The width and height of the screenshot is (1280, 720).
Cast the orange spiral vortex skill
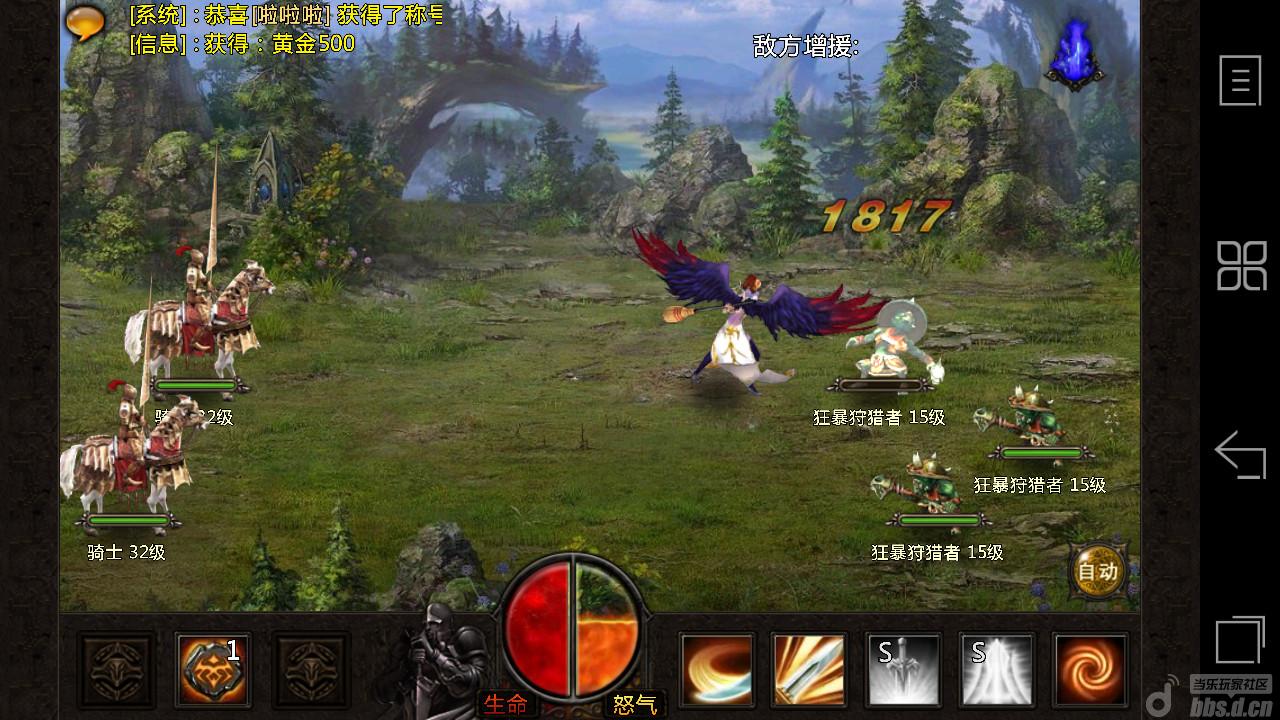click(x=1090, y=669)
